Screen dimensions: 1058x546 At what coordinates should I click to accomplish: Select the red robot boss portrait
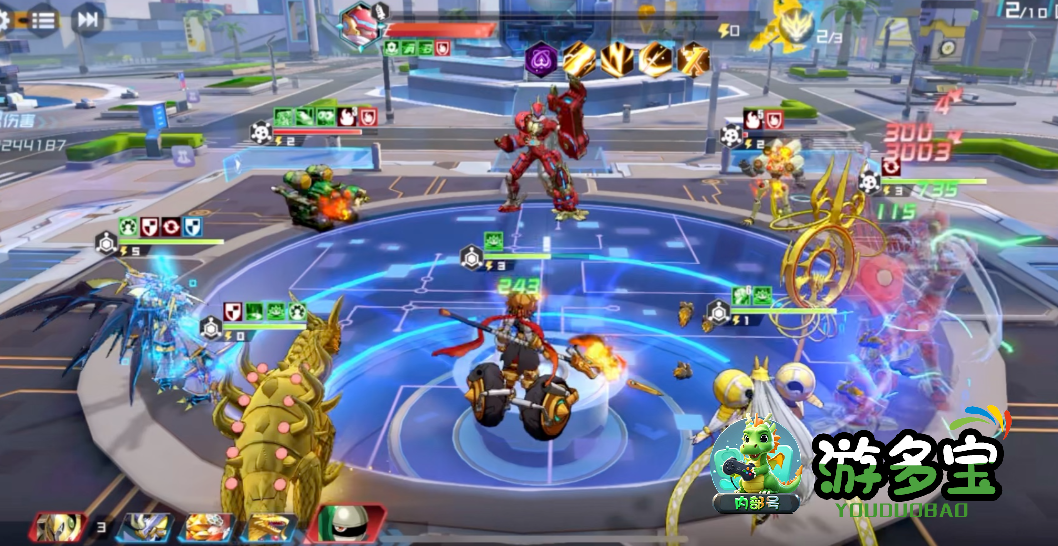358,22
